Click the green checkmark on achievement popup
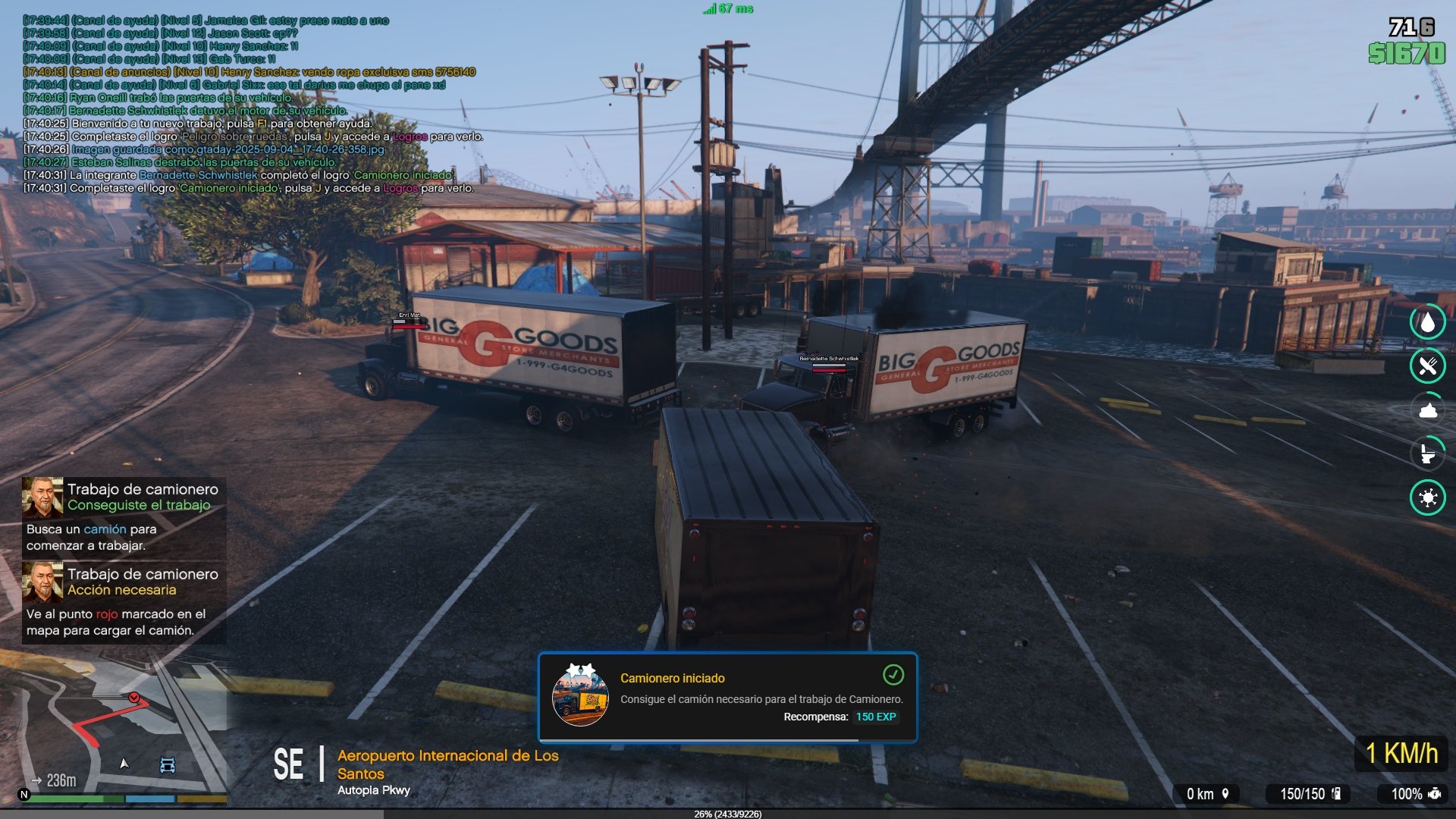This screenshot has width=1456, height=819. pos(893,674)
